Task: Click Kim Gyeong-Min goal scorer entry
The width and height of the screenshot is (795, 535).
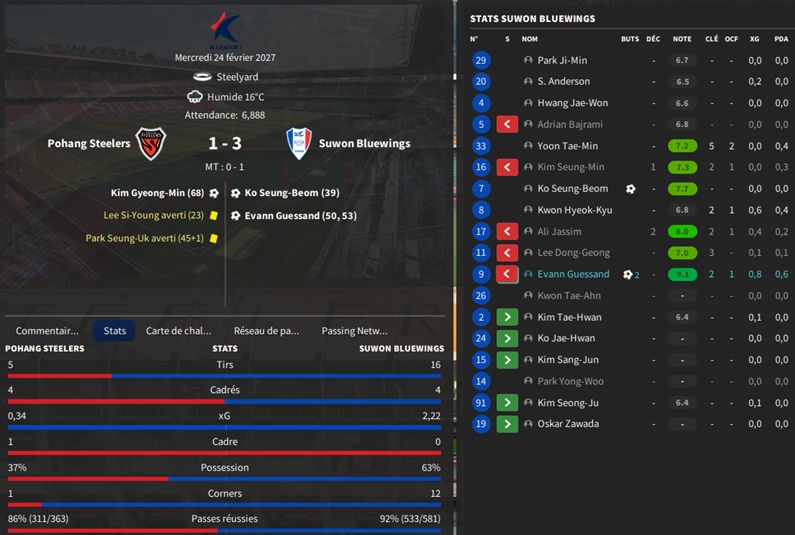Action: point(158,193)
